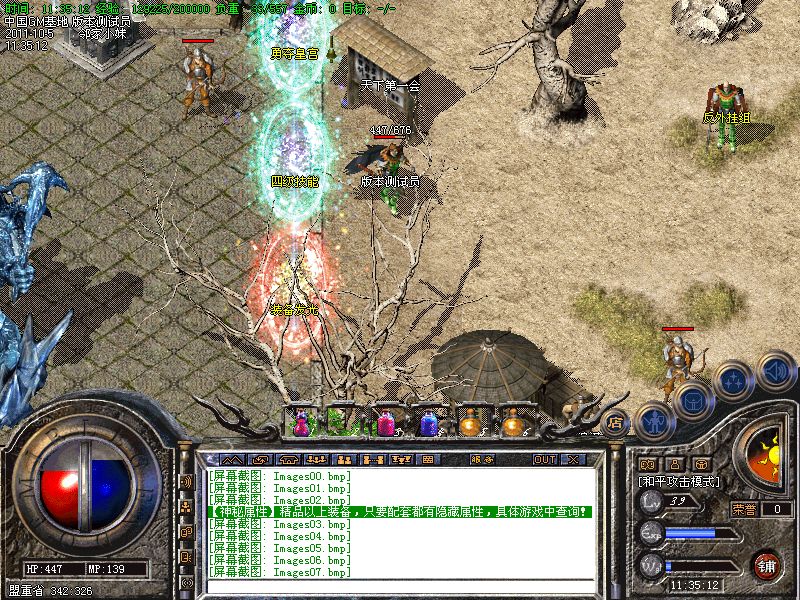The image size is (800, 600).
Task: Toggle the sound-wave chat filter icon
Action: click(186, 482)
